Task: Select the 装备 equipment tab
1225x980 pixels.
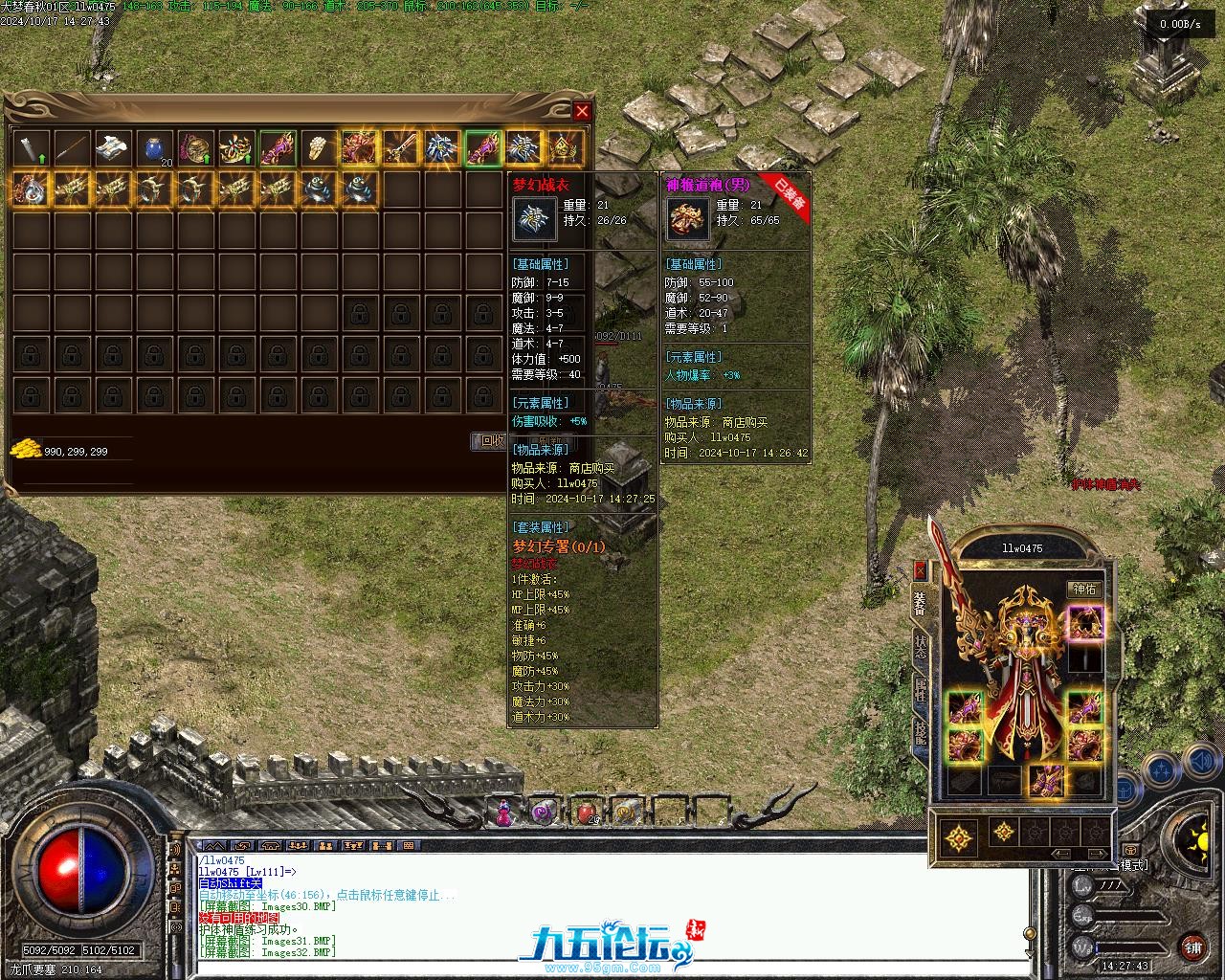Action: tap(921, 606)
